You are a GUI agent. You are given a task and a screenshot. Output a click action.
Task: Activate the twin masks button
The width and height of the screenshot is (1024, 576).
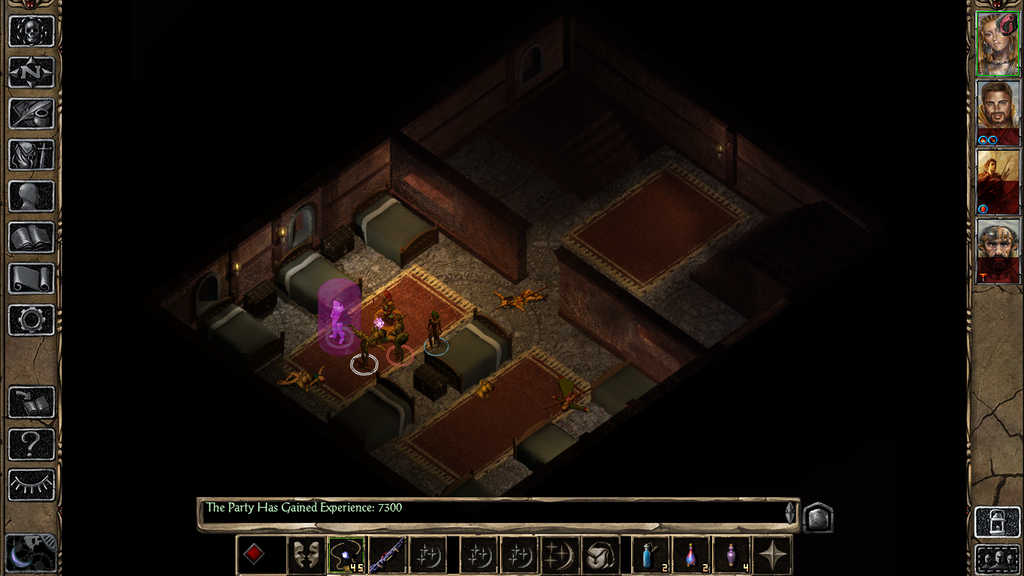coord(306,555)
